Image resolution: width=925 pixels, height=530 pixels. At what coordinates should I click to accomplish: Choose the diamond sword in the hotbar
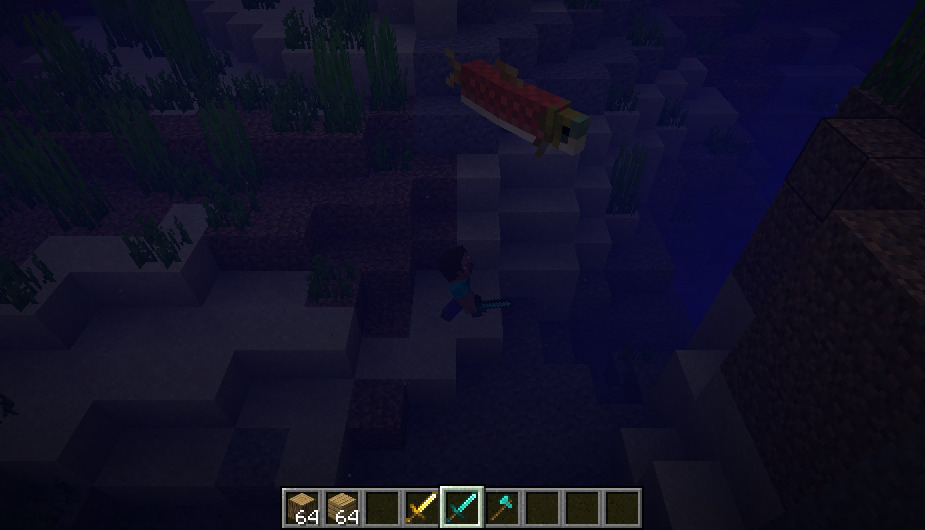[461, 508]
